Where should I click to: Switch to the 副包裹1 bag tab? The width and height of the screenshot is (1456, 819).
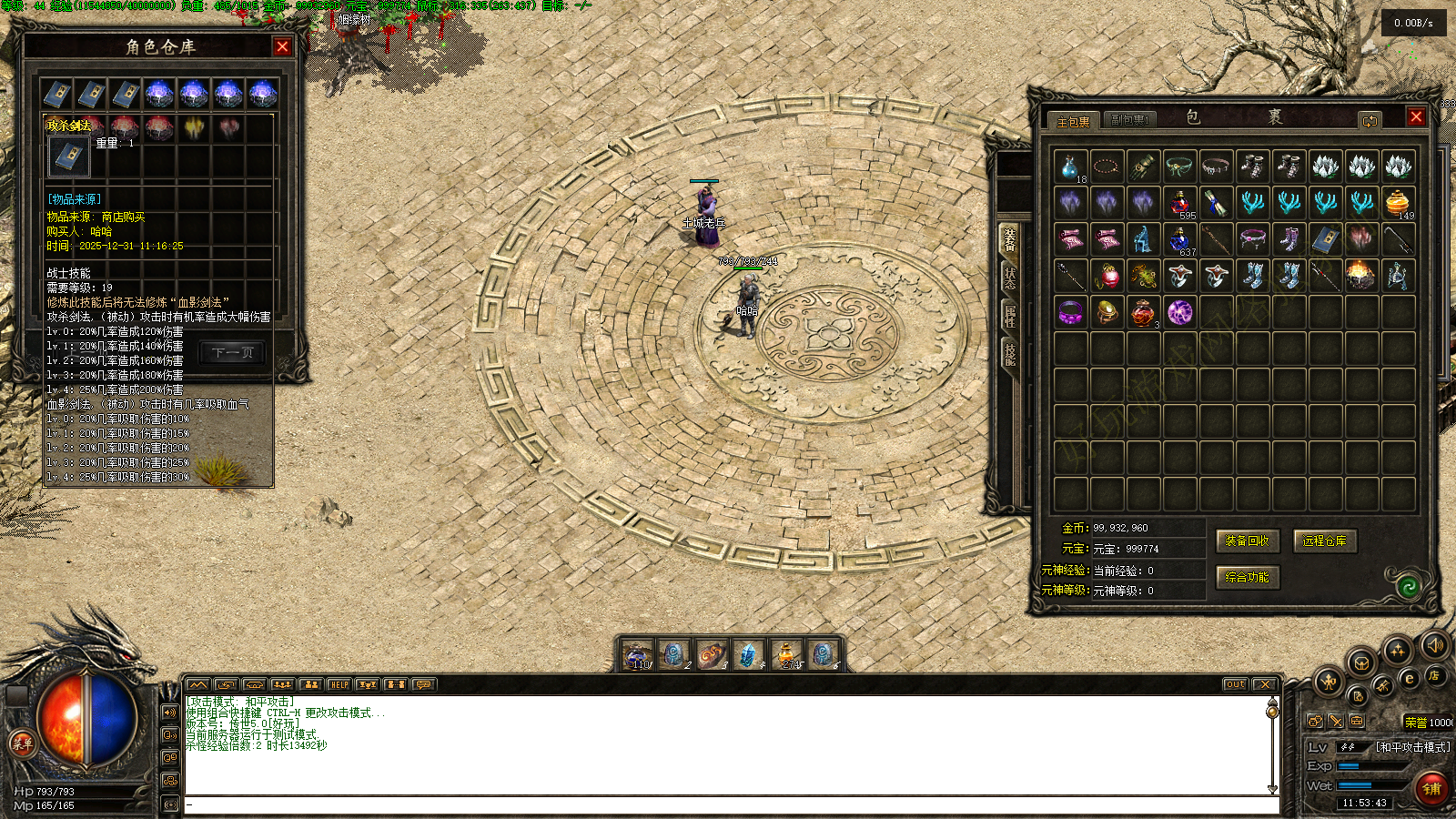(1129, 120)
